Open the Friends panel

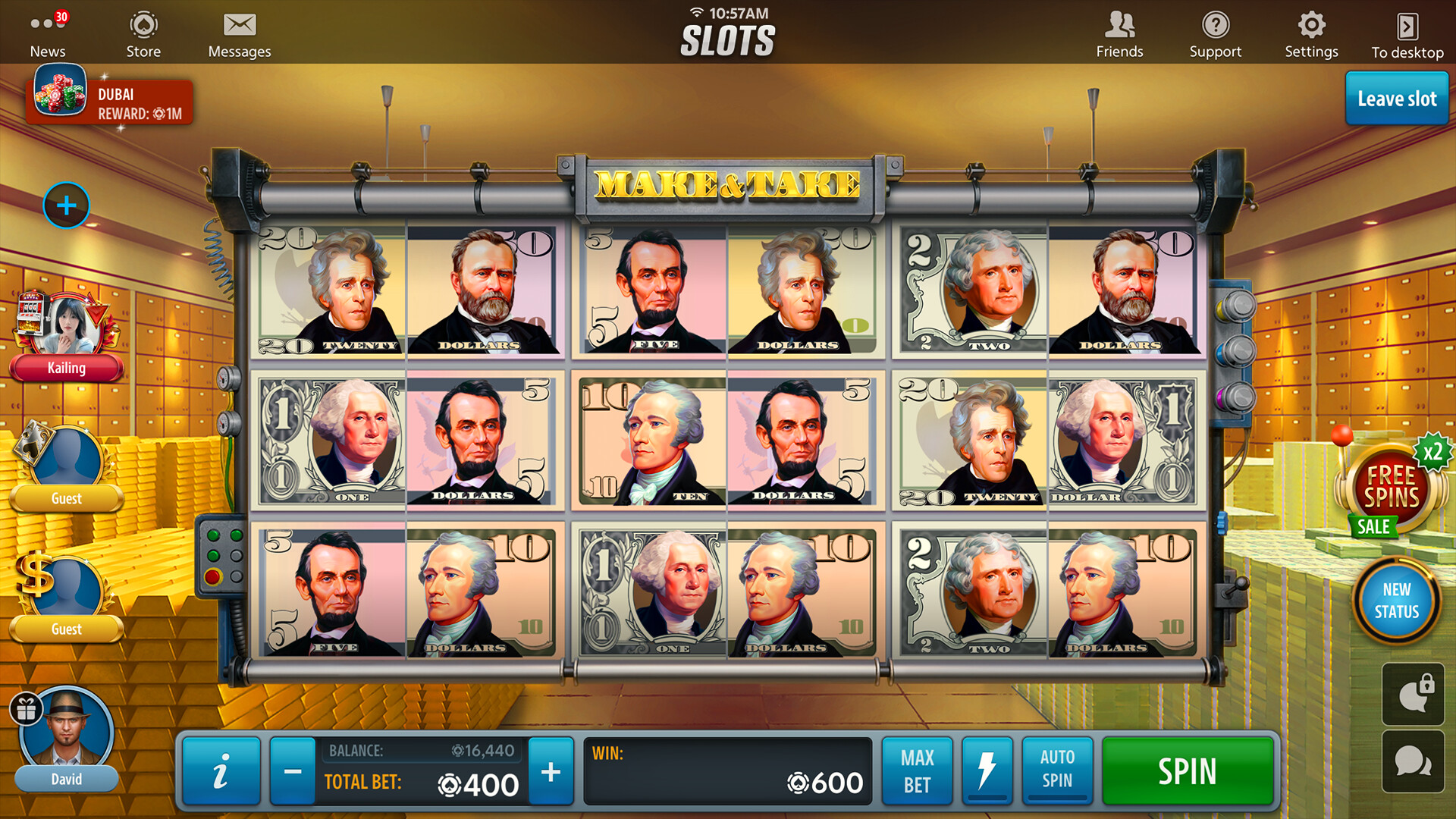(1119, 32)
